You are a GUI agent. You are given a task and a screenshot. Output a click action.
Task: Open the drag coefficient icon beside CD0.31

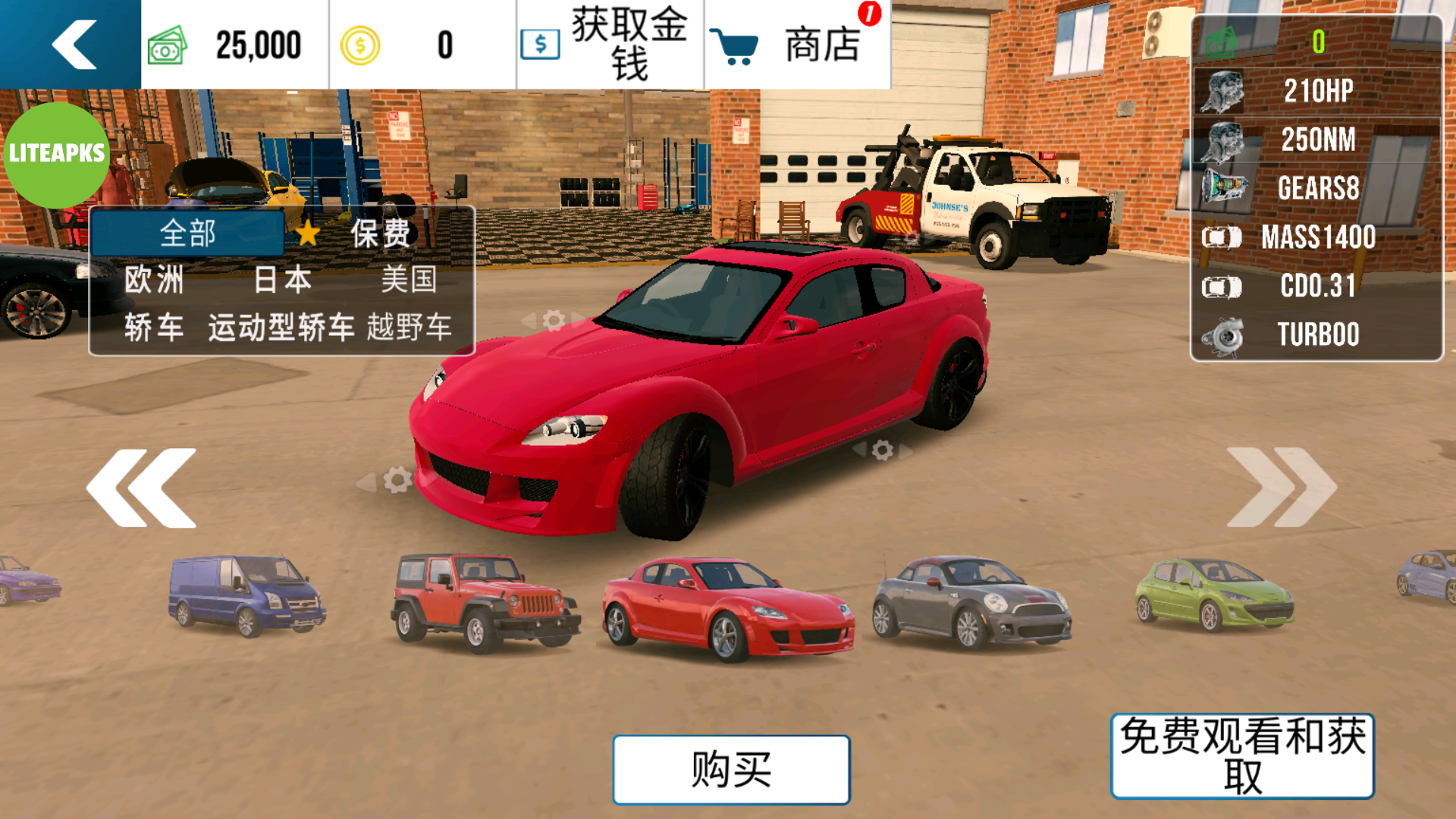click(1221, 286)
